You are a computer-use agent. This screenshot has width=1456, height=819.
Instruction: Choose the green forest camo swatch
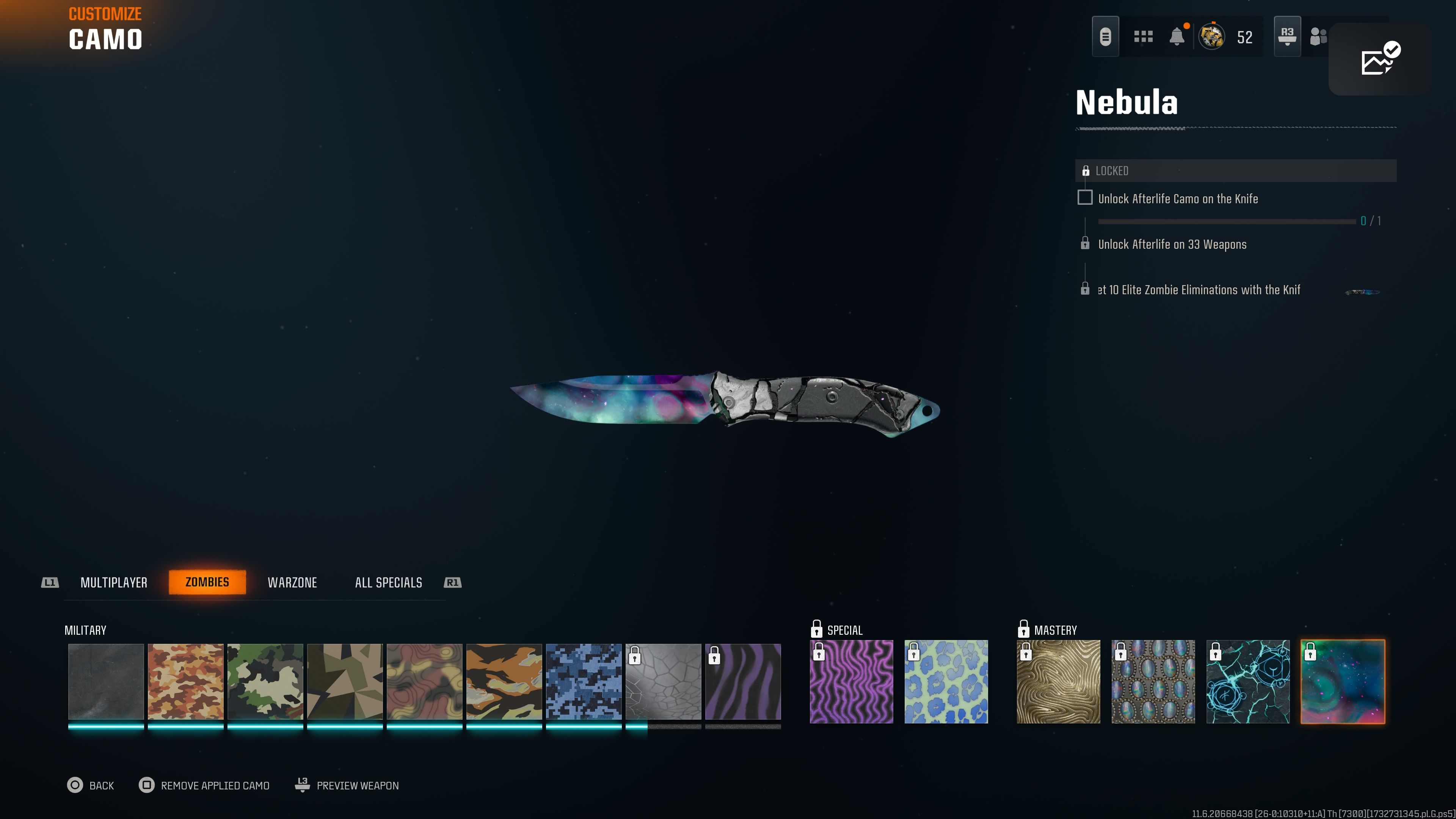click(x=265, y=681)
